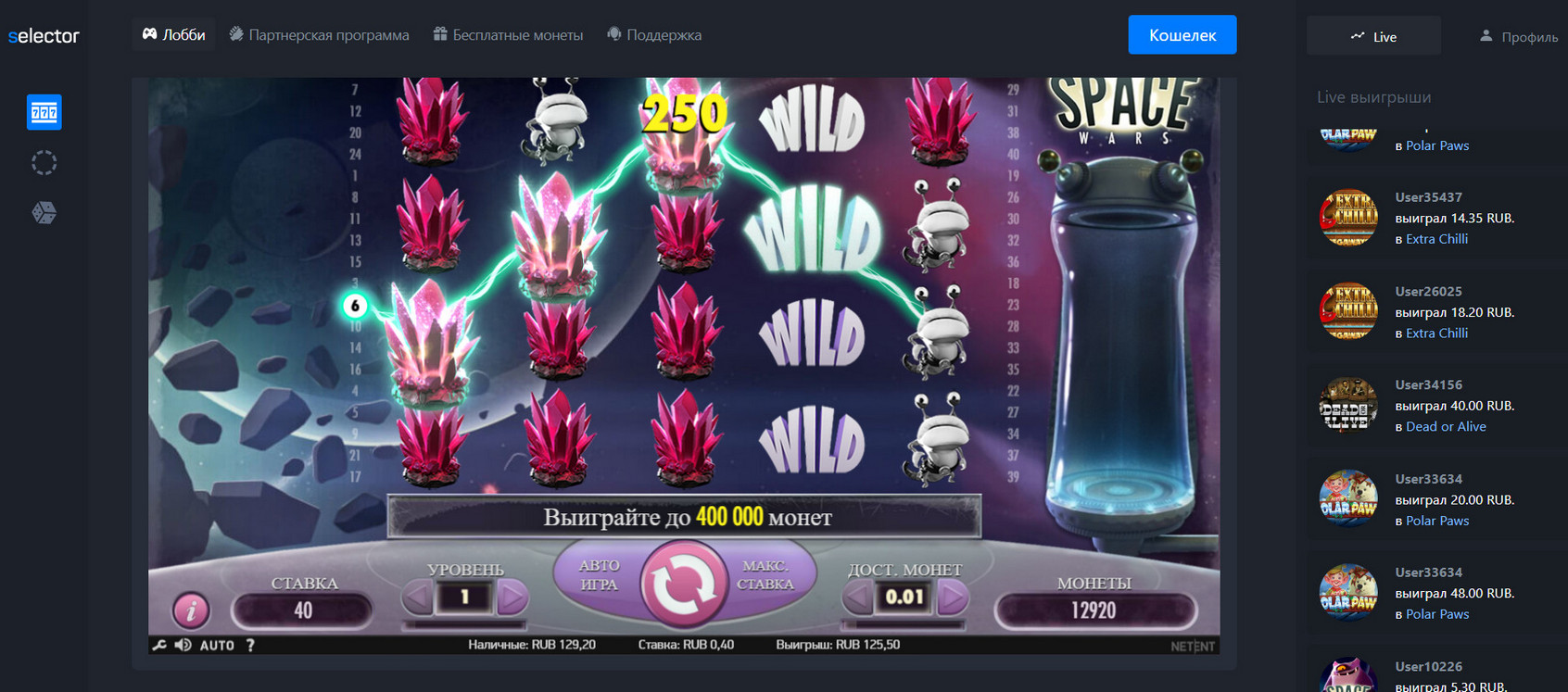Viewport: 1568px width, 692px height.
Task: Lower the coin value with left arrow
Action: (x=858, y=598)
